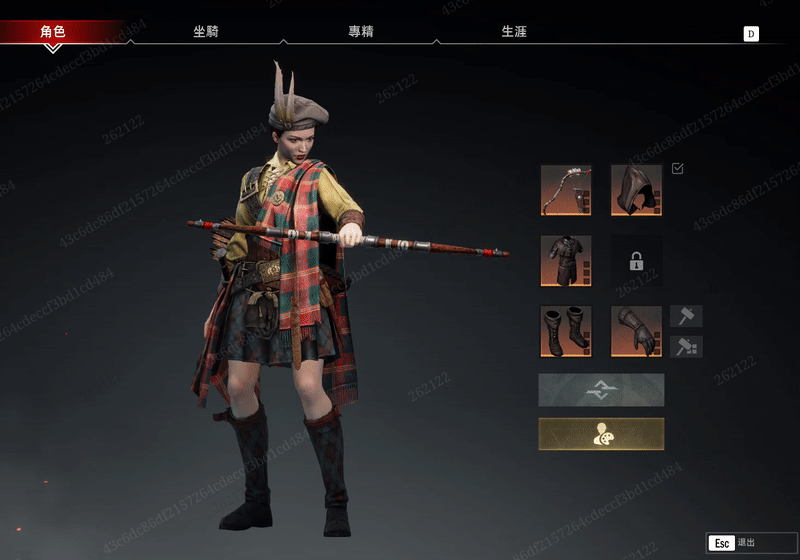Toggle the checkbox beside the hood slot
800x560 pixels.
(x=678, y=168)
